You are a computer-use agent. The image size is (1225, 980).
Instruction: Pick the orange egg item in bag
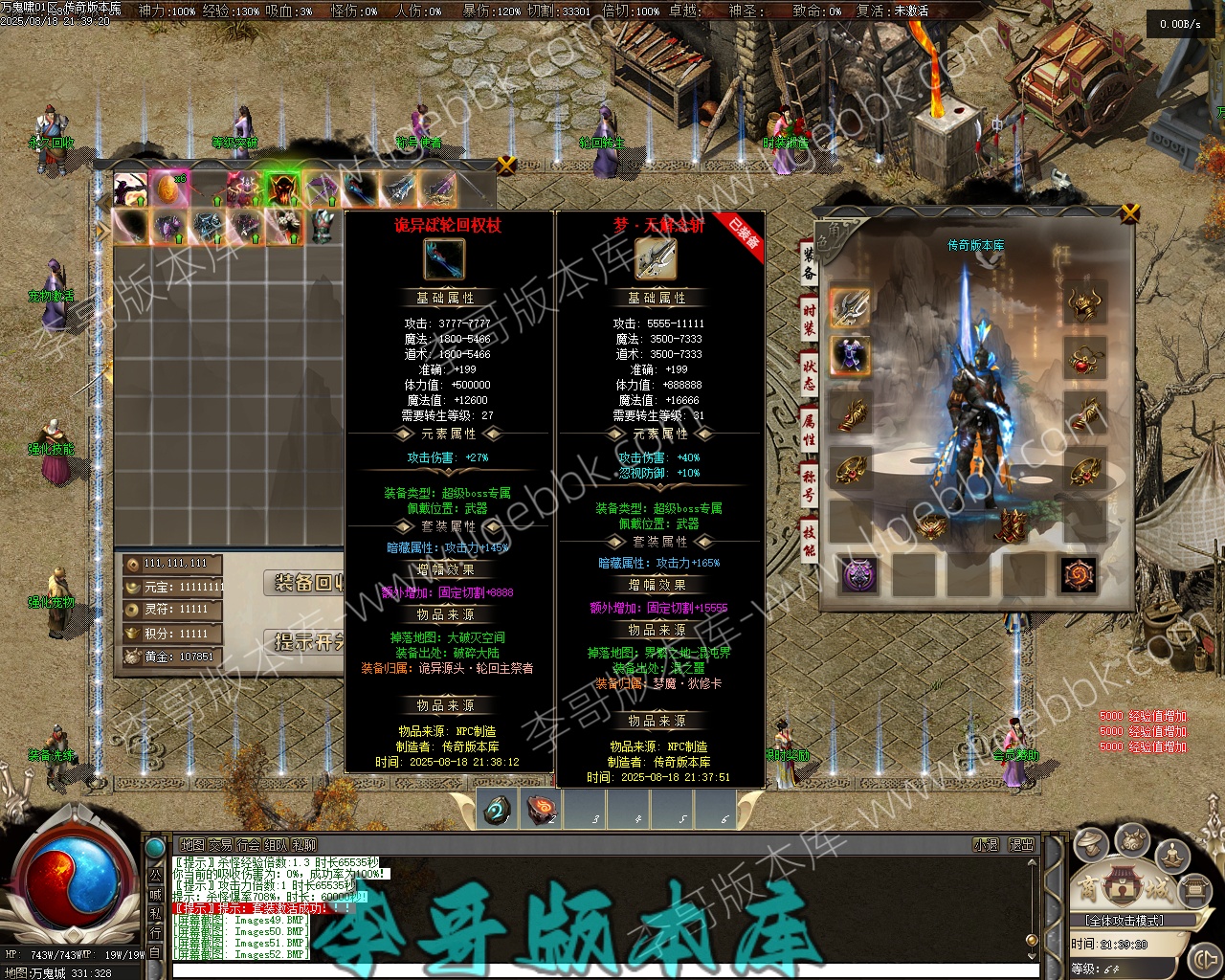coord(167,189)
